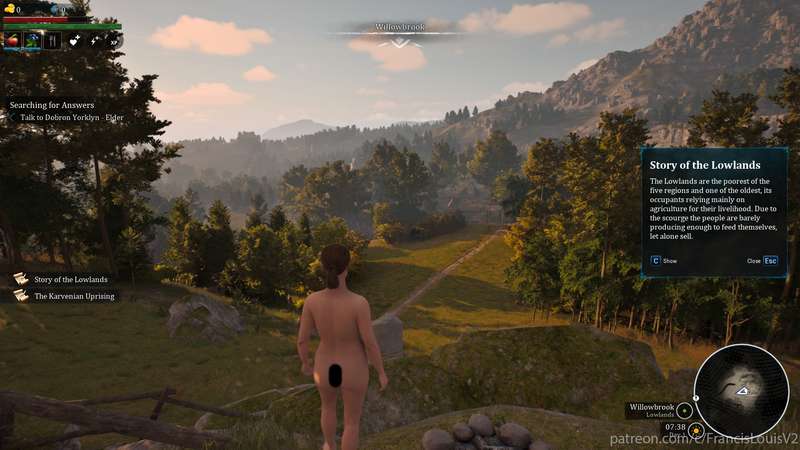Click the XP bonus buff icon

[x=115, y=41]
